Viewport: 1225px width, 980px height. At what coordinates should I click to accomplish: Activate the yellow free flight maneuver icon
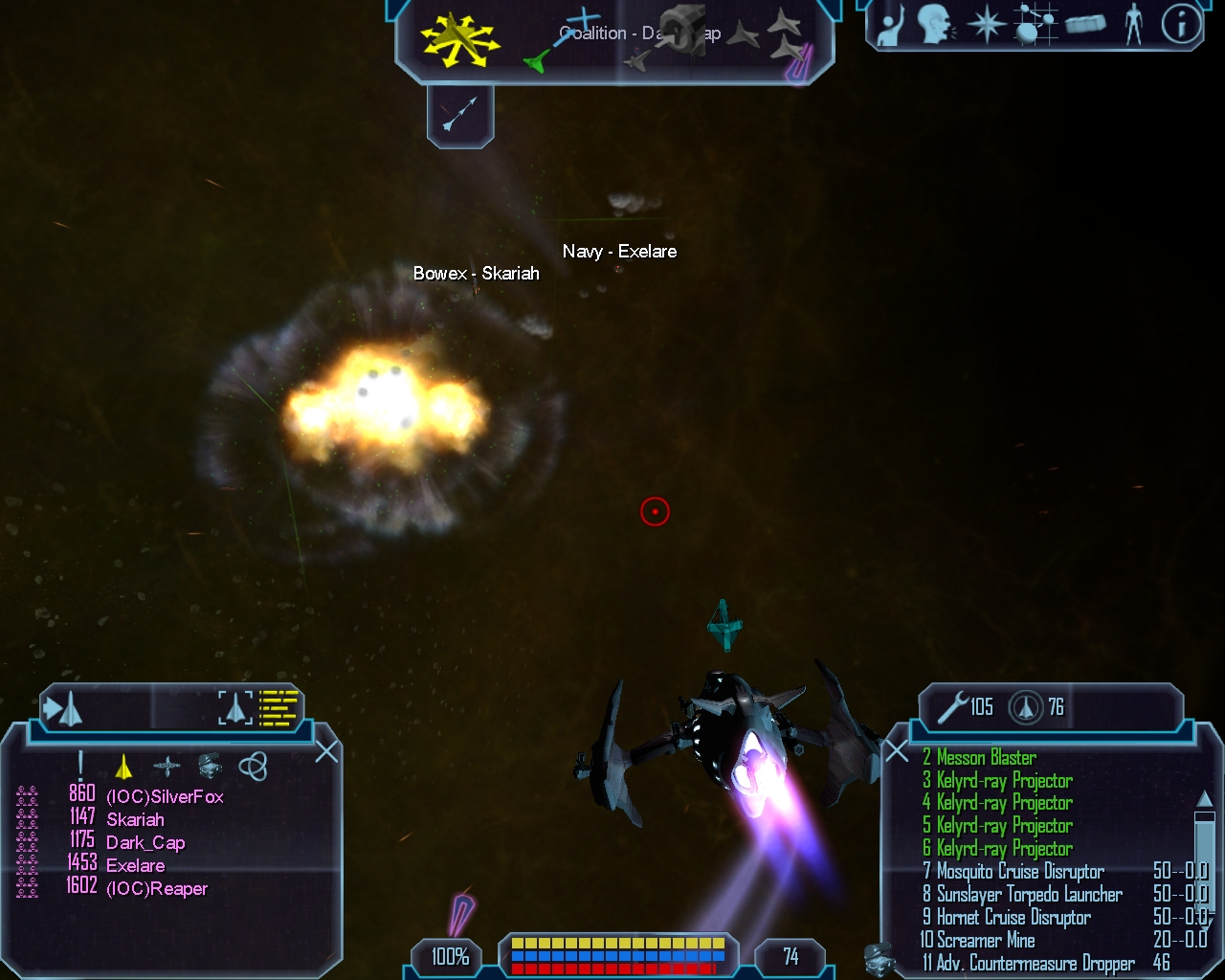point(458,40)
